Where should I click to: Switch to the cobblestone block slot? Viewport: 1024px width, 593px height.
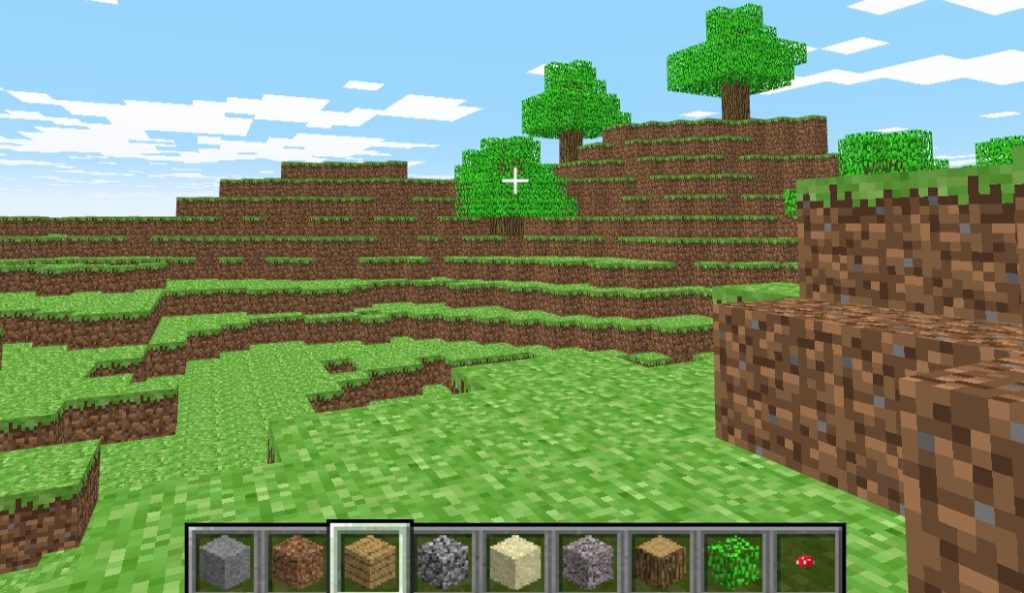click(443, 561)
